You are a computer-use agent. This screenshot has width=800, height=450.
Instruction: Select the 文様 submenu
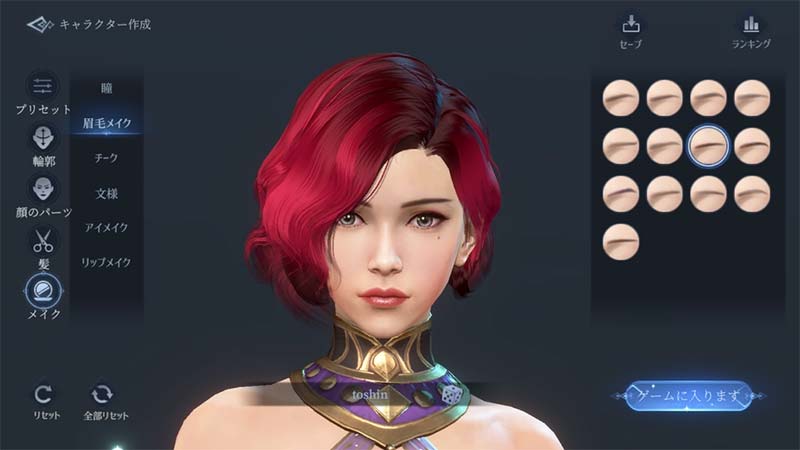[106, 192]
